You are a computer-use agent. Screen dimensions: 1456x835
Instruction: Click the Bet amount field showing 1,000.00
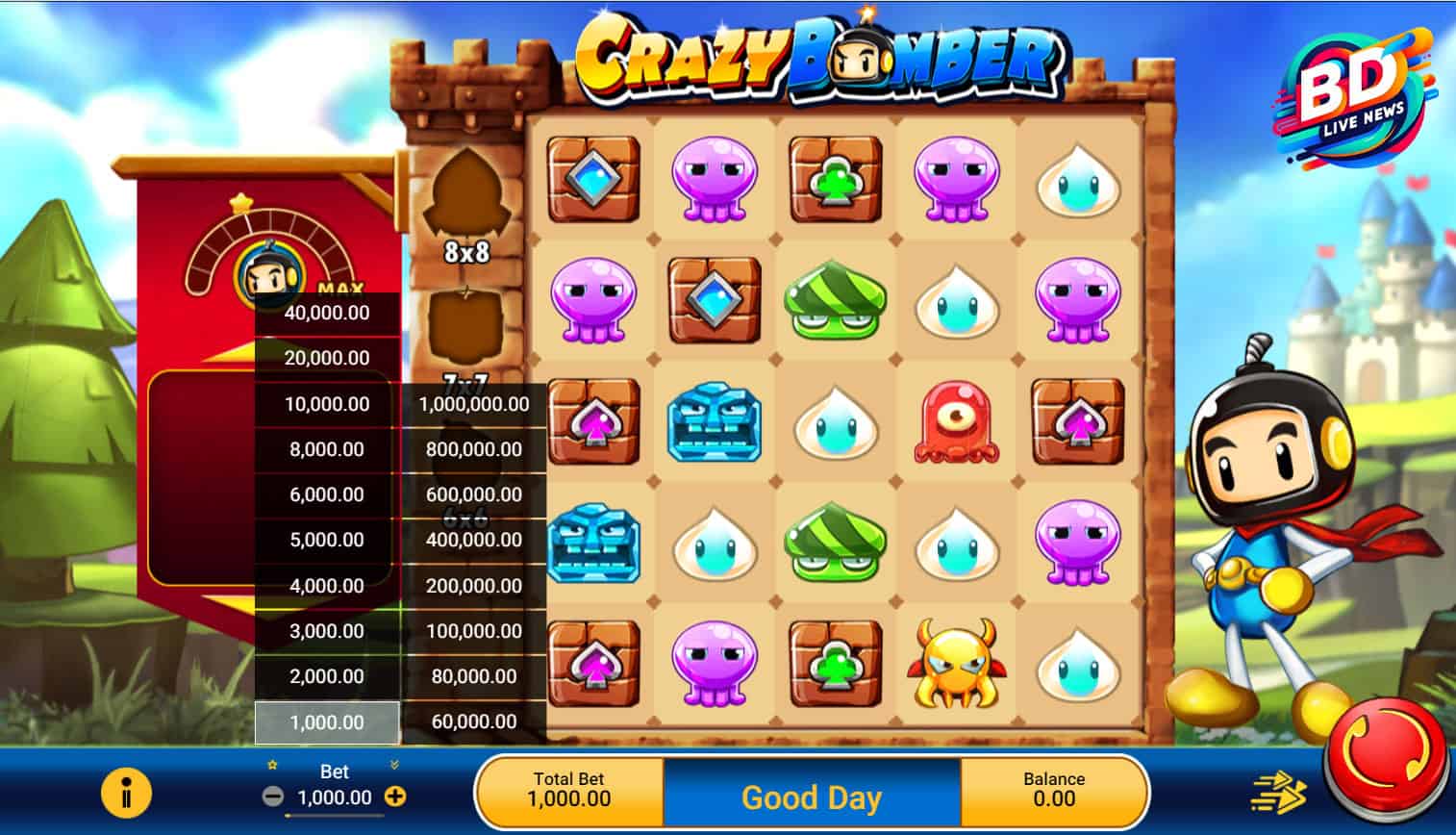pos(334,797)
